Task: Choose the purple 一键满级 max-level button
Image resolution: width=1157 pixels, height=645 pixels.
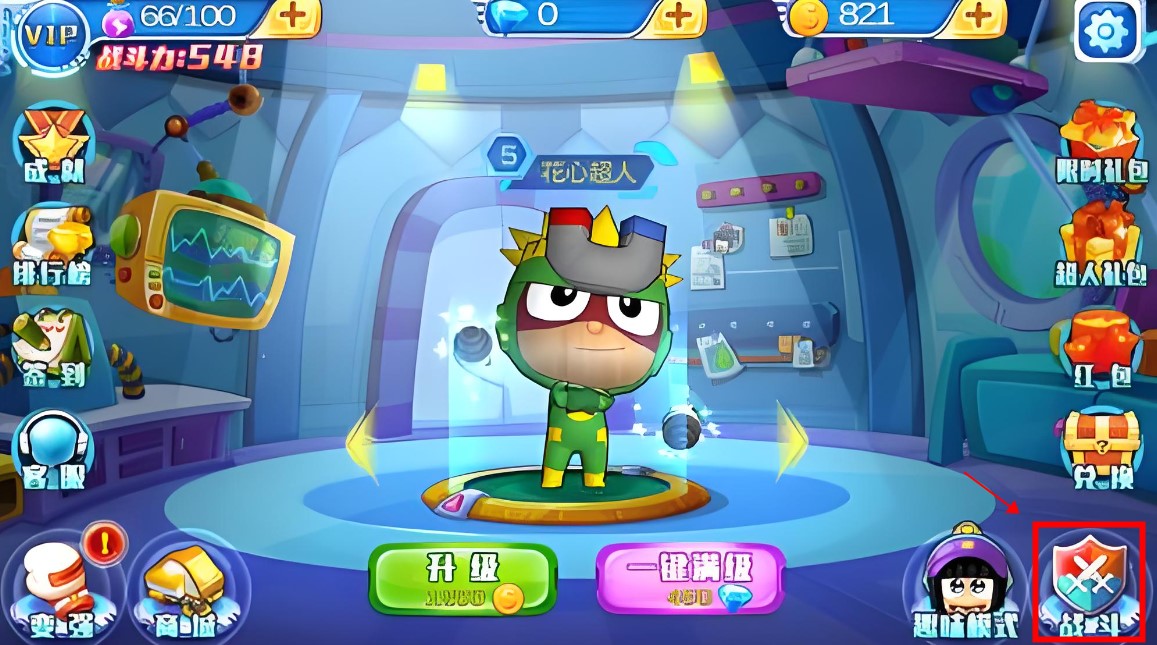Action: [x=690, y=579]
